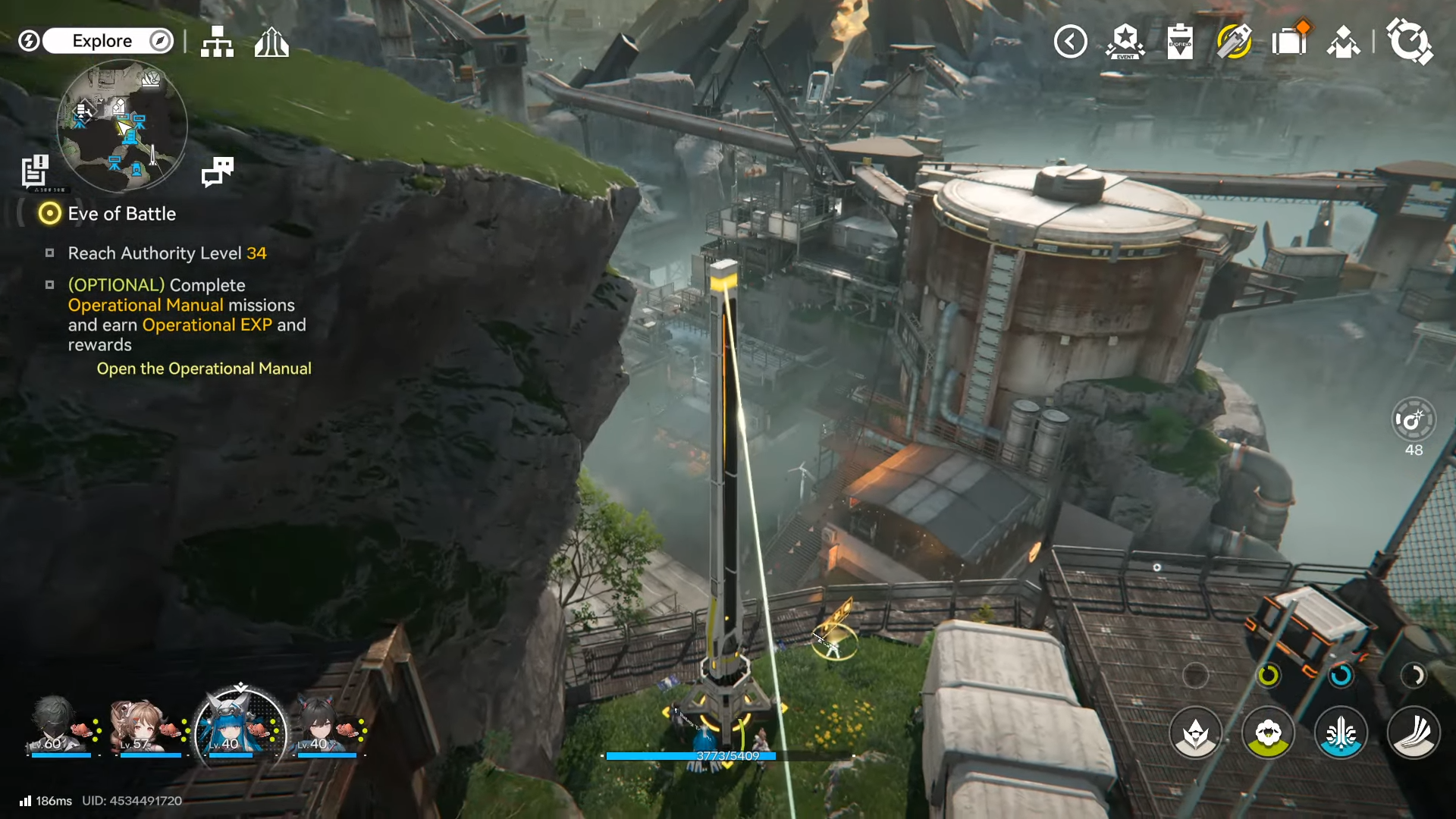
Task: Open the document alert icon beside minimap
Action: click(35, 171)
